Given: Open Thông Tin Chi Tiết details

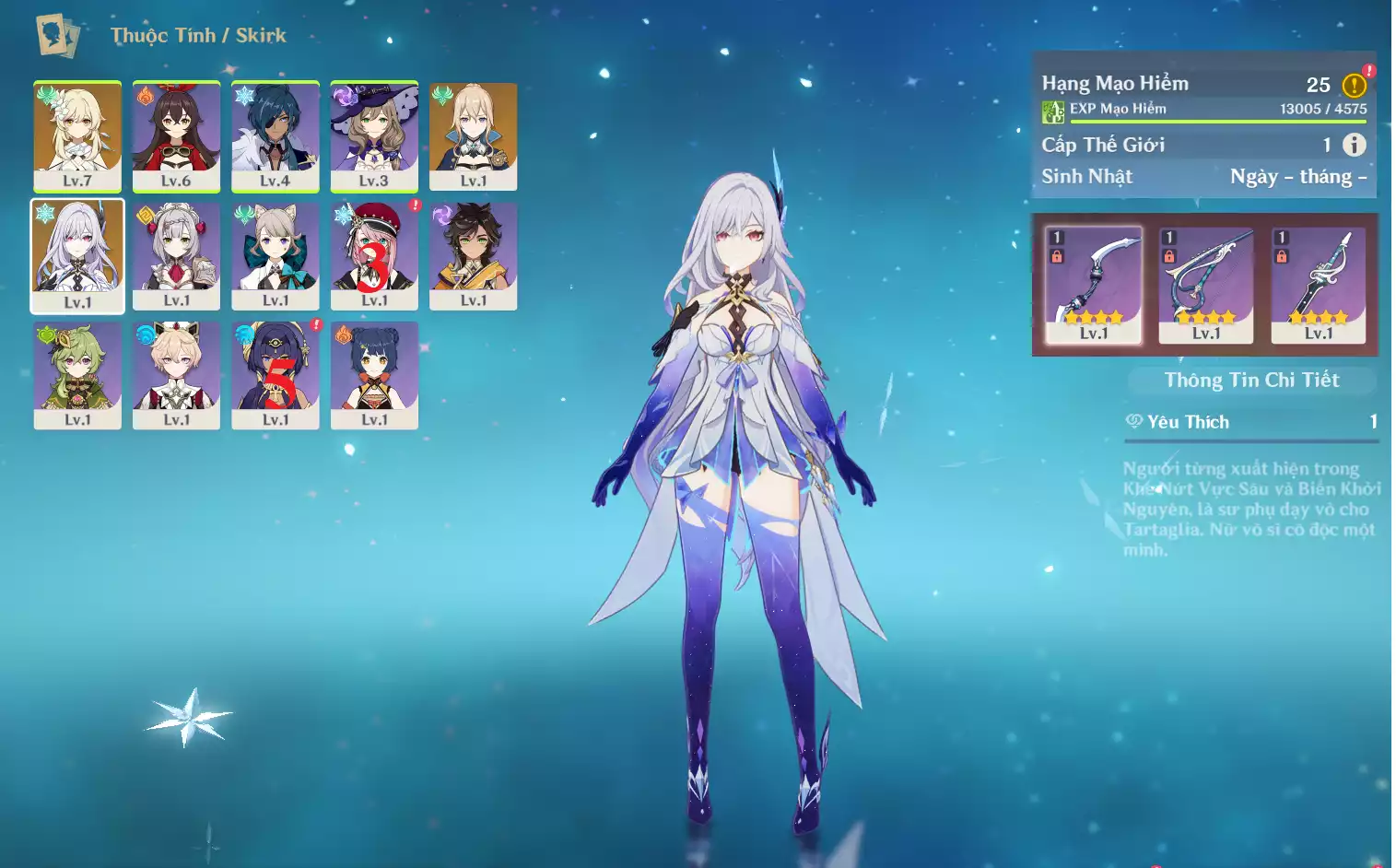Looking at the screenshot, I should [x=1251, y=381].
